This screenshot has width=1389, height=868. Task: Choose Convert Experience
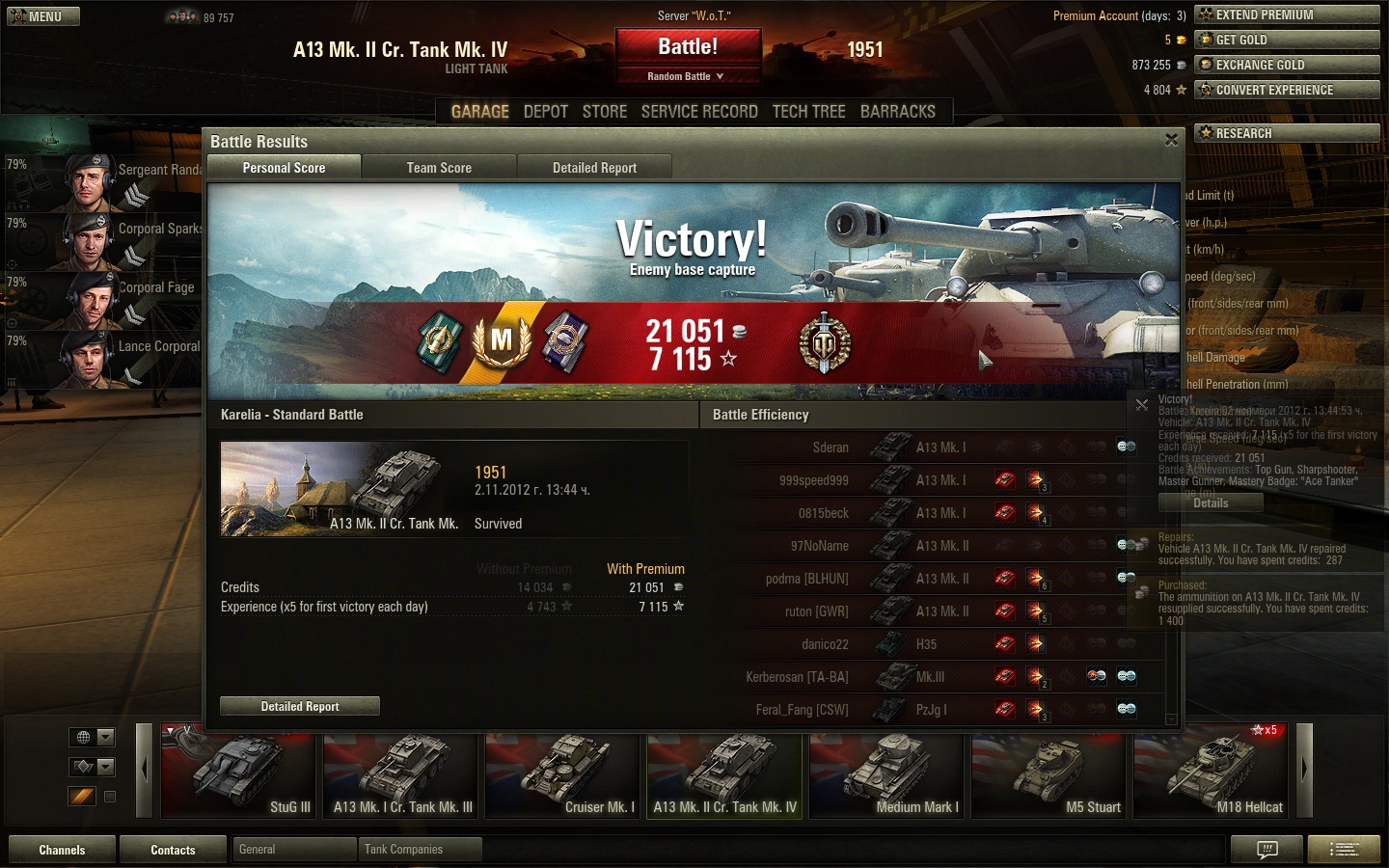point(1287,90)
